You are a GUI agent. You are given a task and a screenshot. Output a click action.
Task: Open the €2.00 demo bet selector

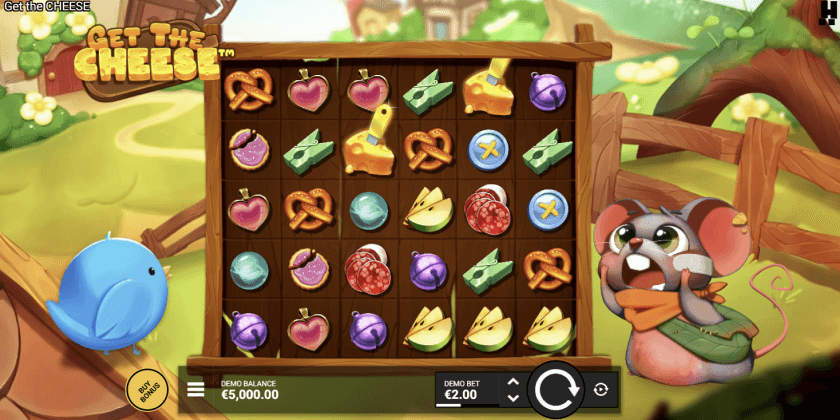point(466,391)
